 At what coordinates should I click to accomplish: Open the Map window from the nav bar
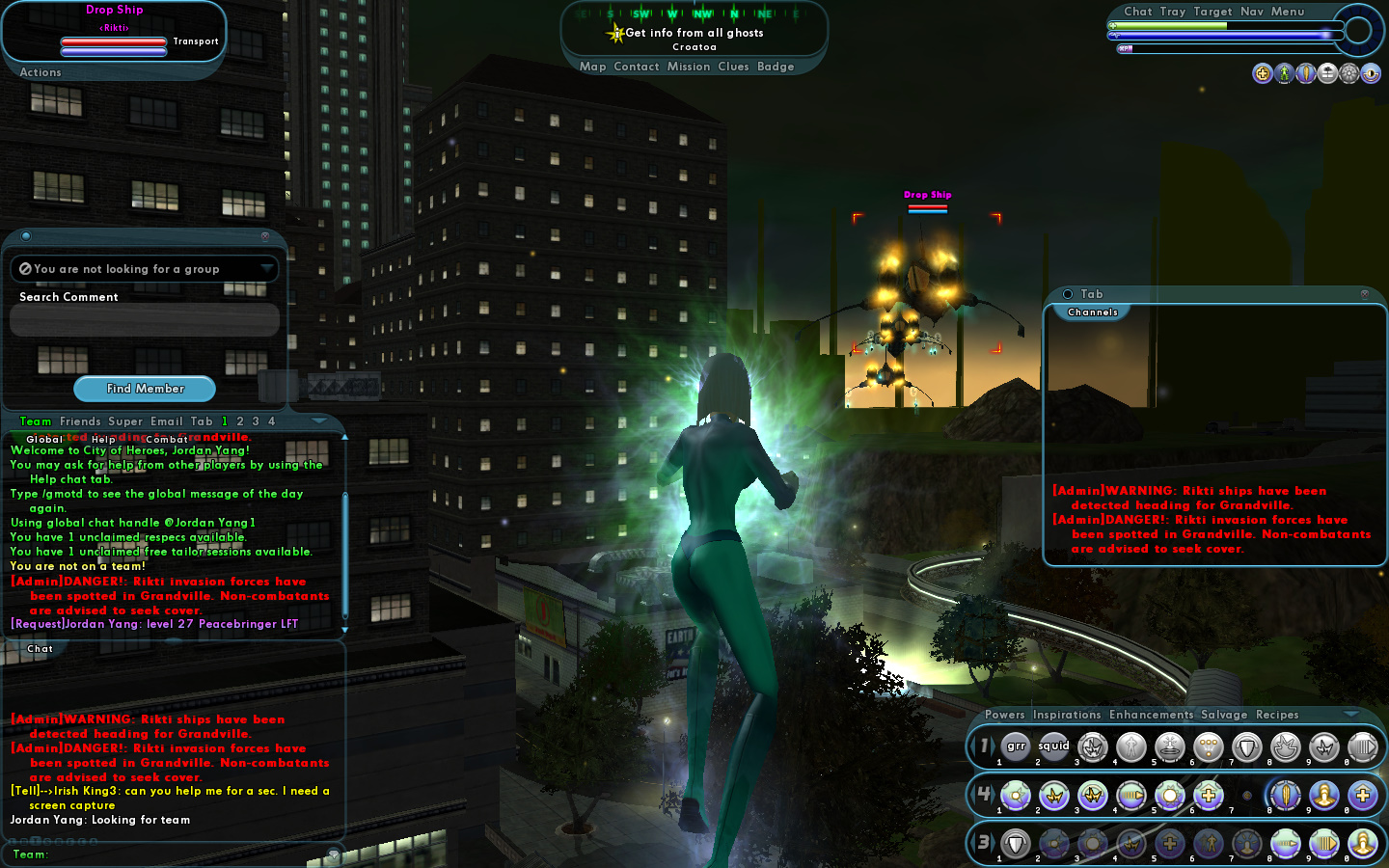pyautogui.click(x=592, y=67)
